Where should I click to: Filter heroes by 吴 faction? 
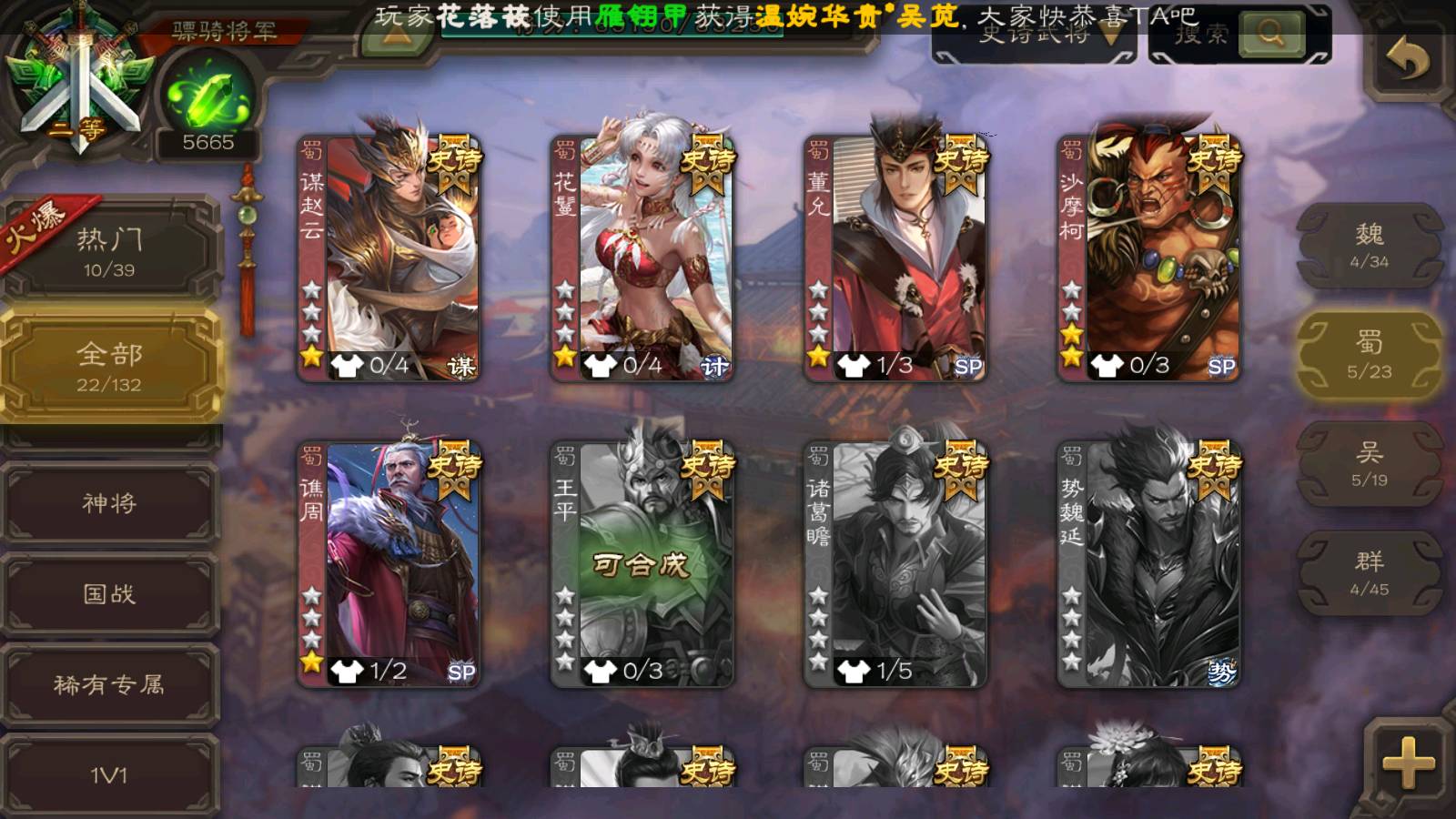point(1369,464)
